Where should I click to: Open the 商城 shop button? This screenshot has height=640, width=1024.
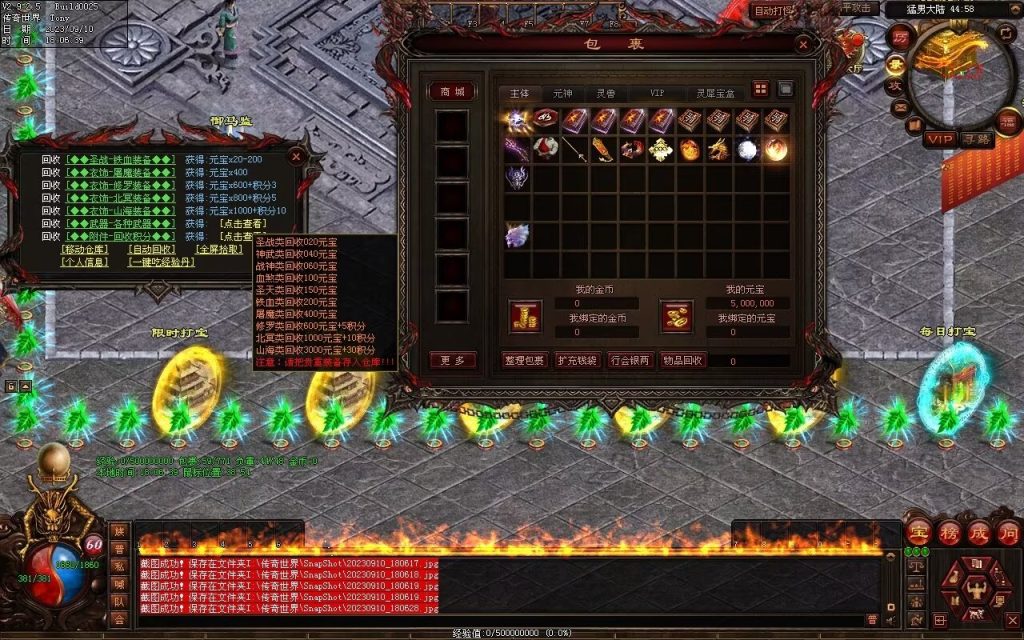(x=452, y=91)
